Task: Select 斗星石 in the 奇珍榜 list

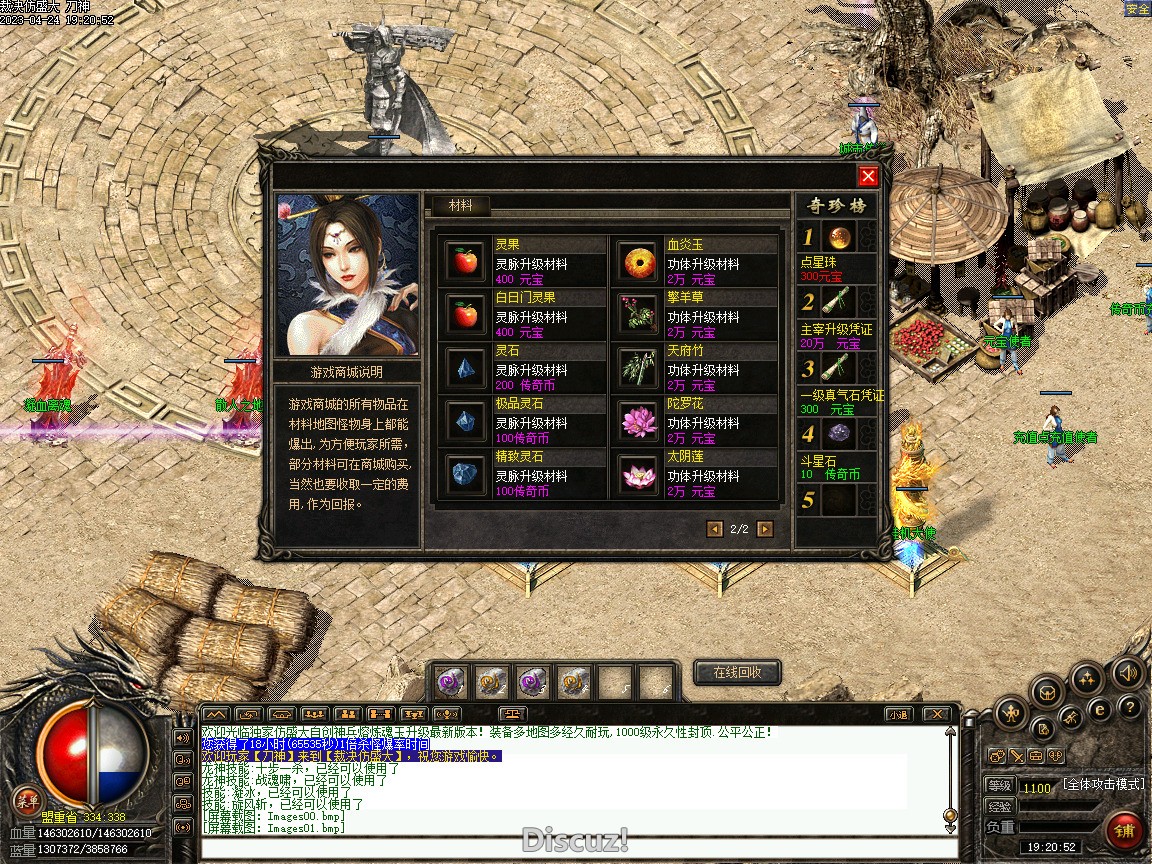Action: coord(839,434)
